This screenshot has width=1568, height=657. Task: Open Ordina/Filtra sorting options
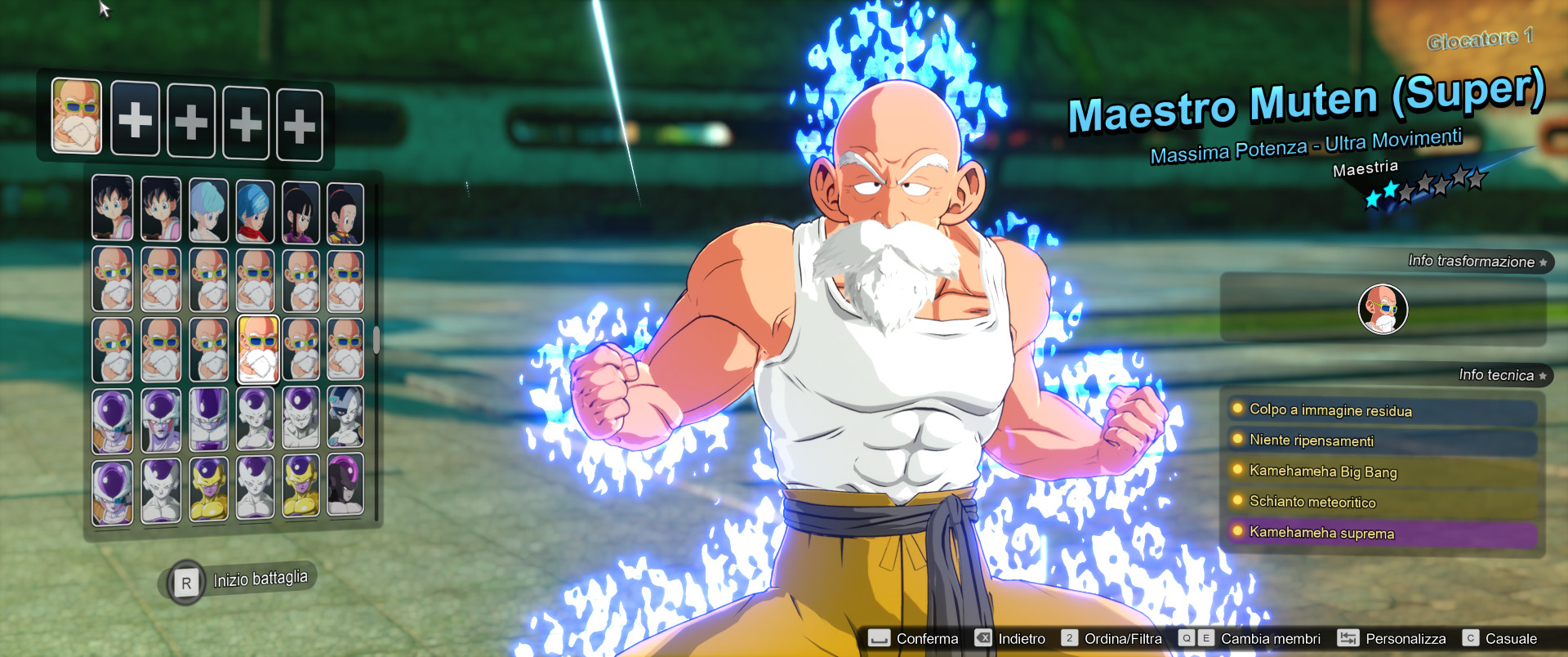1121,638
